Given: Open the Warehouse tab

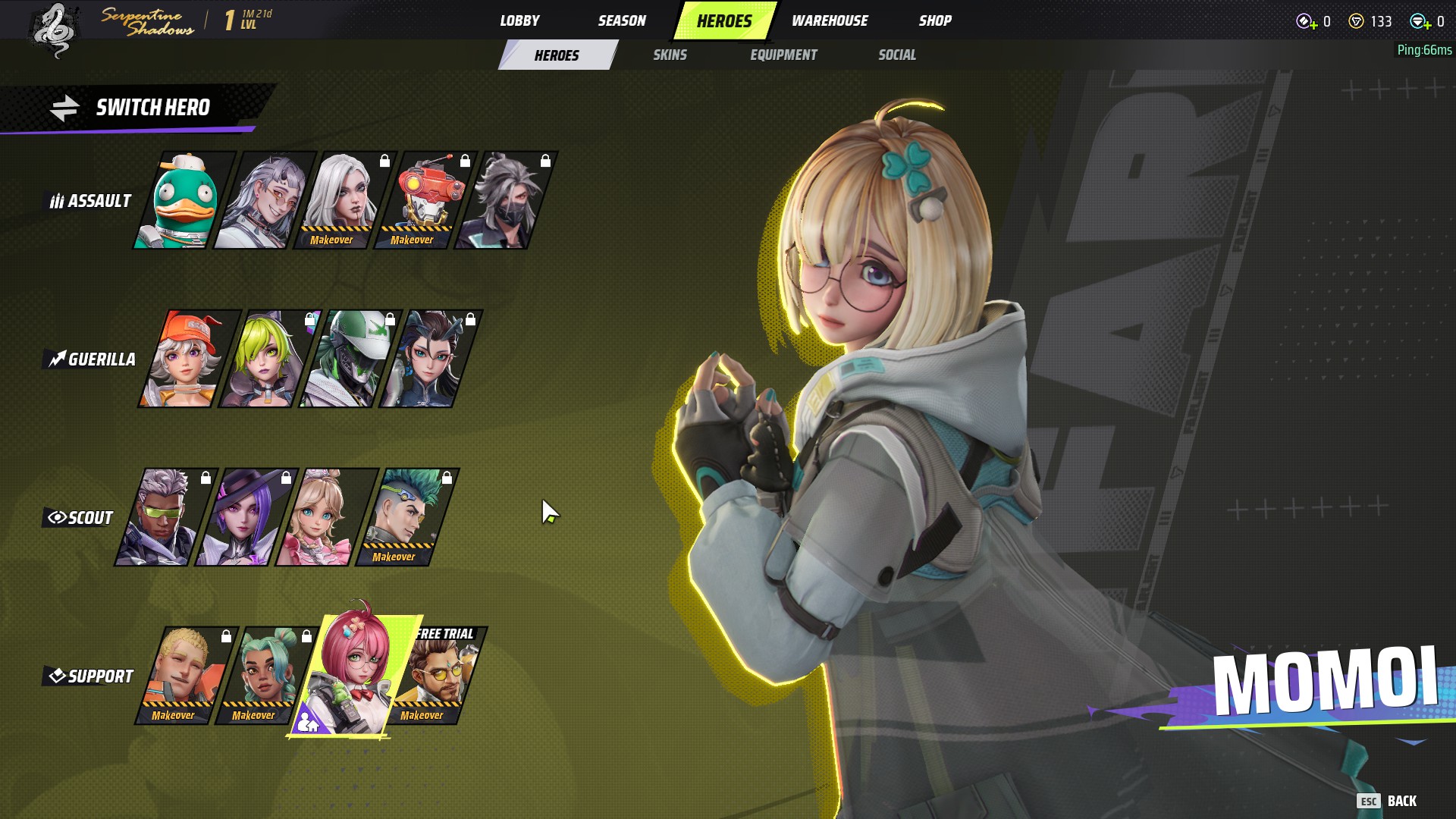Looking at the screenshot, I should [x=830, y=20].
